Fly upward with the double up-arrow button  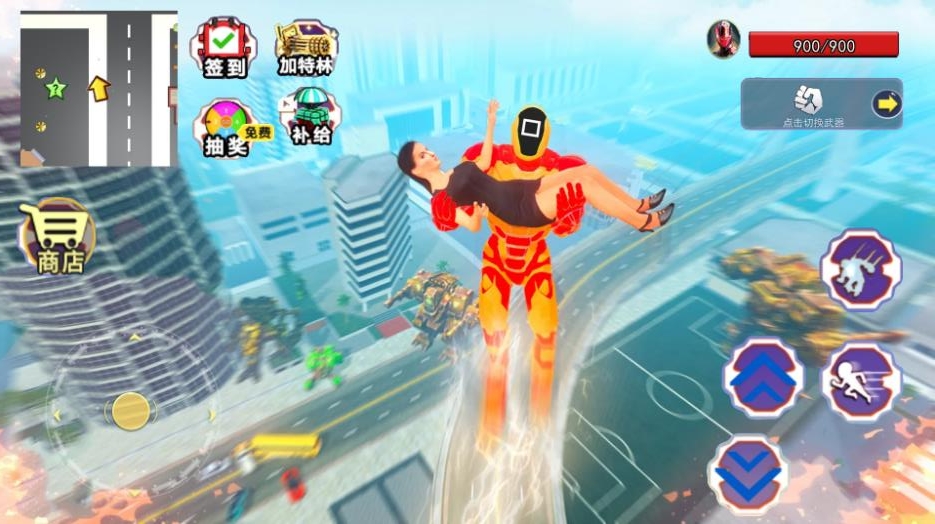point(763,377)
